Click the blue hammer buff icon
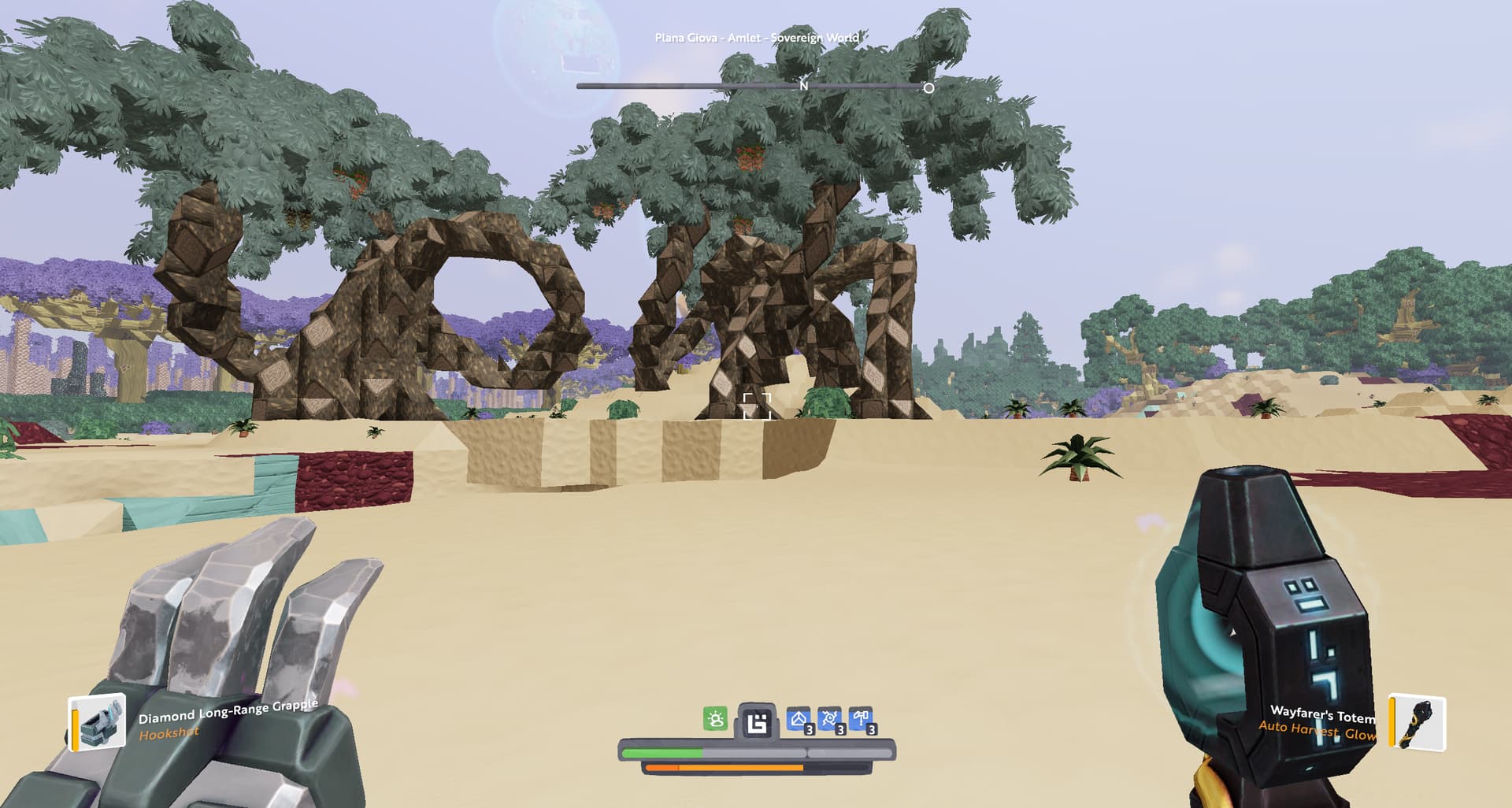Screen dimensions: 1512x808 tap(862, 720)
